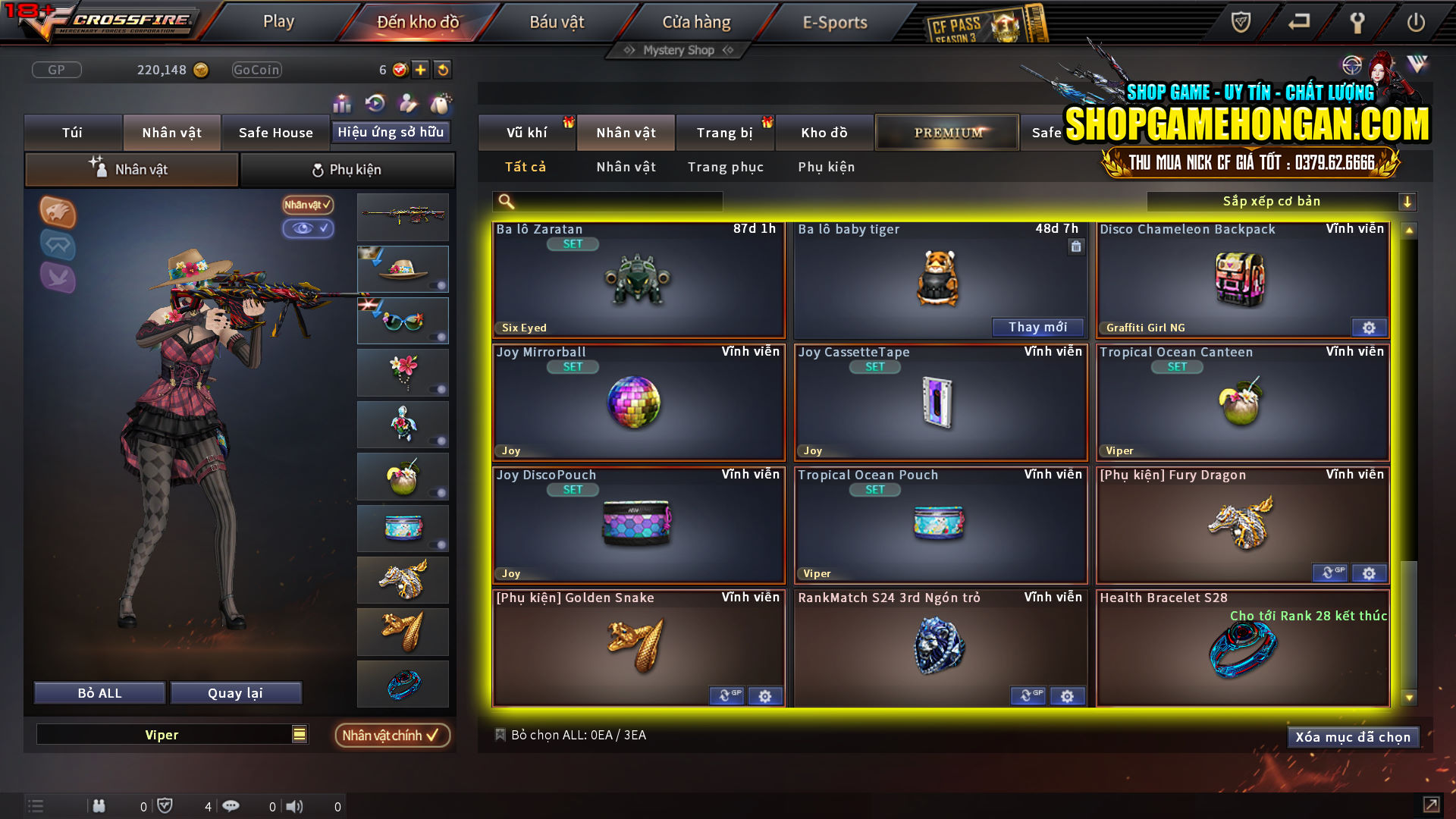
Task: Click the down arrow beside Sắp xếp cơ bản
Action: [x=1408, y=201]
